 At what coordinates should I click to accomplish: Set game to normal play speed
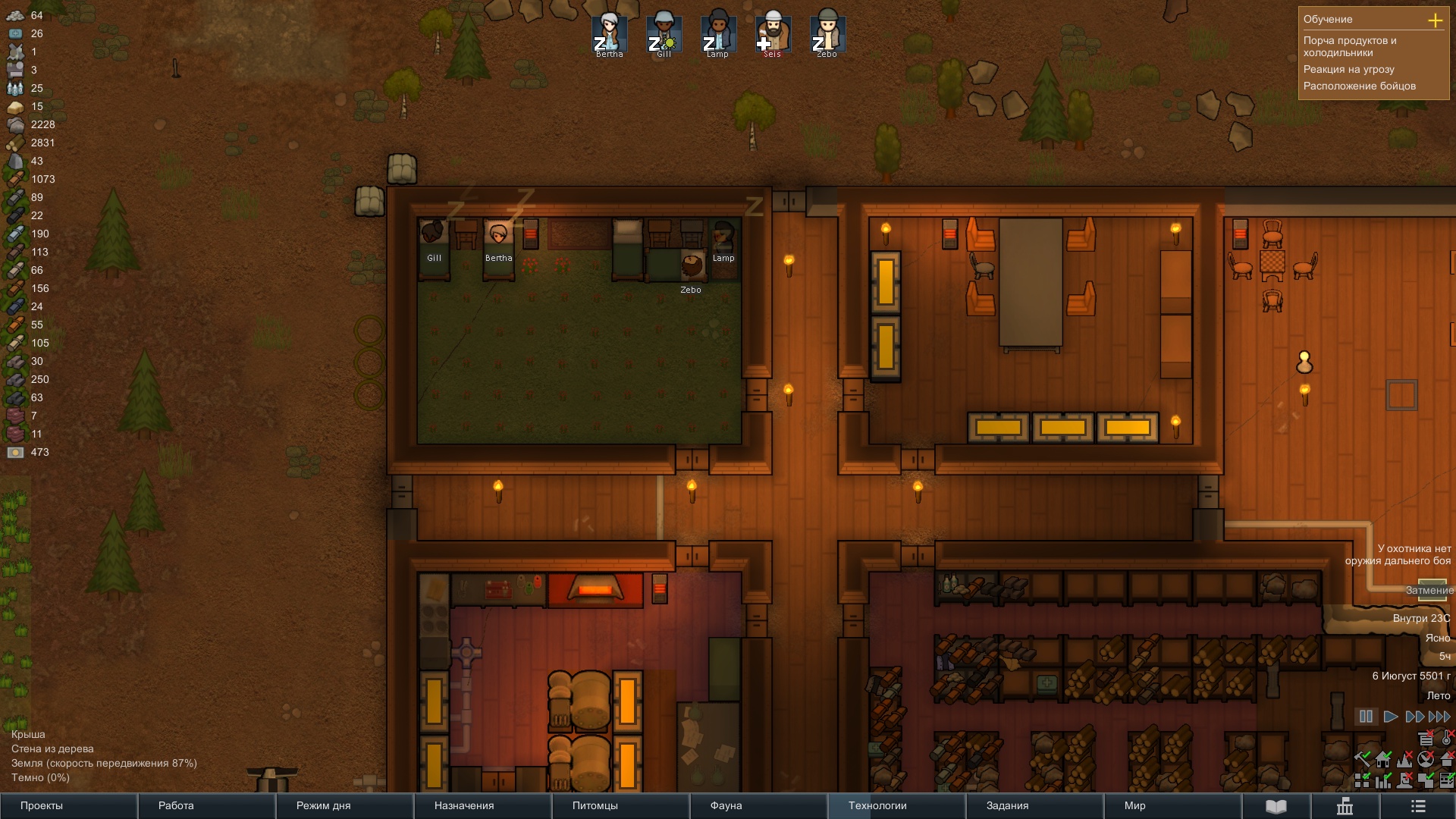(x=1390, y=717)
